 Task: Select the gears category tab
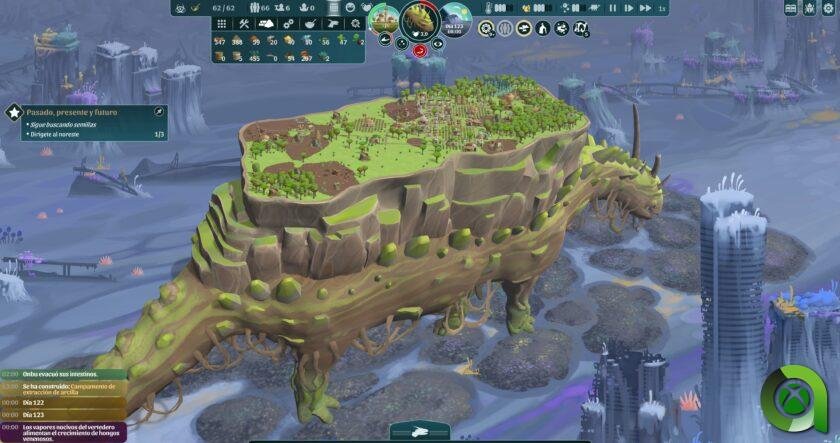tap(288, 23)
